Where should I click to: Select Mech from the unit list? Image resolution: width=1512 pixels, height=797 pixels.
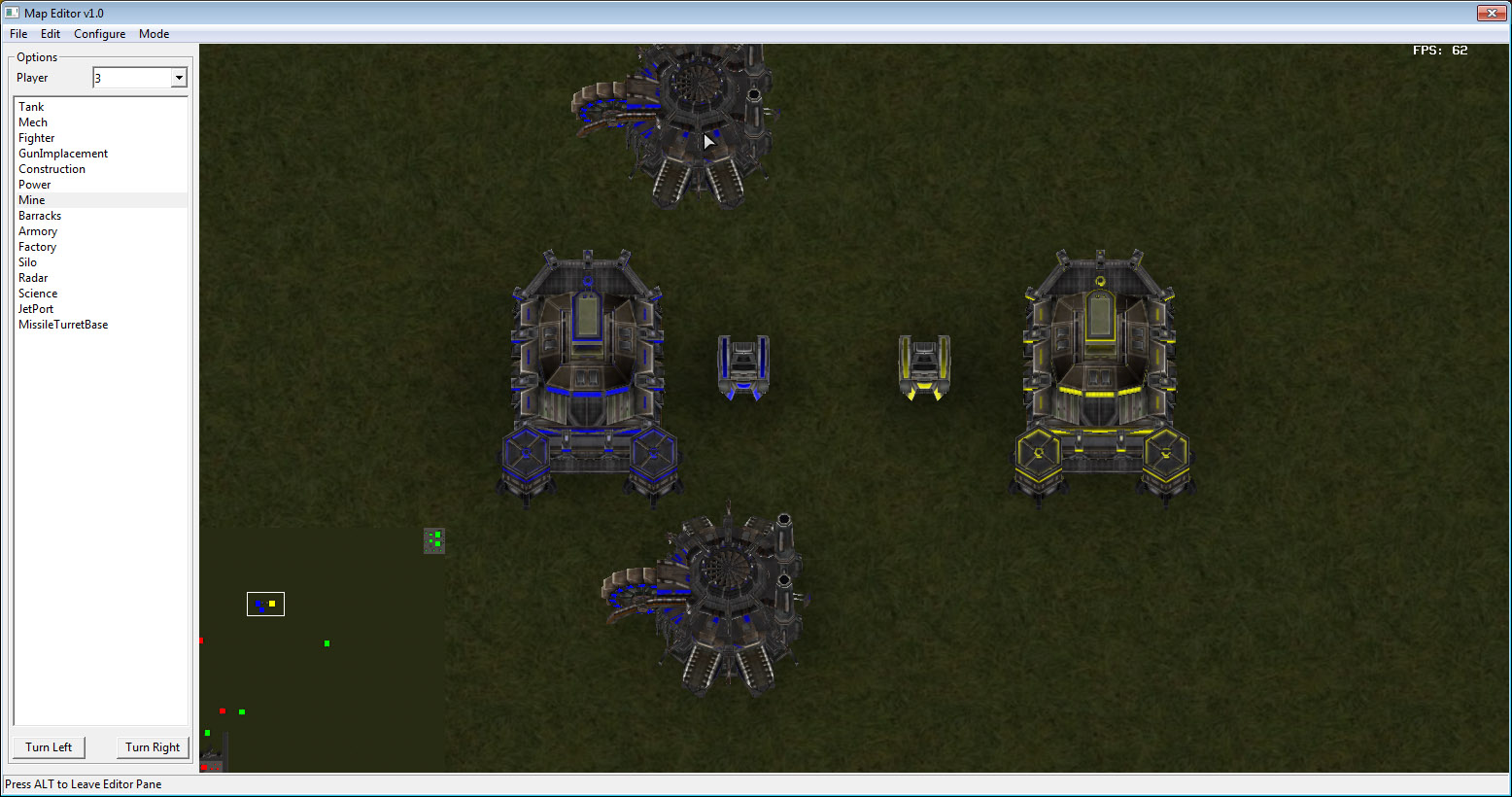32,121
